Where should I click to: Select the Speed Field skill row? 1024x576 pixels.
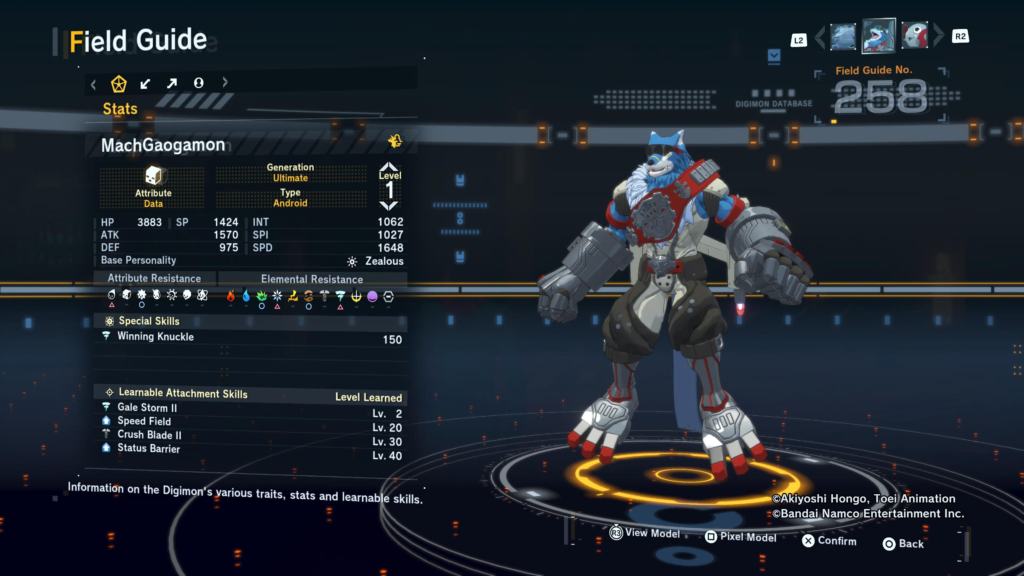point(252,422)
